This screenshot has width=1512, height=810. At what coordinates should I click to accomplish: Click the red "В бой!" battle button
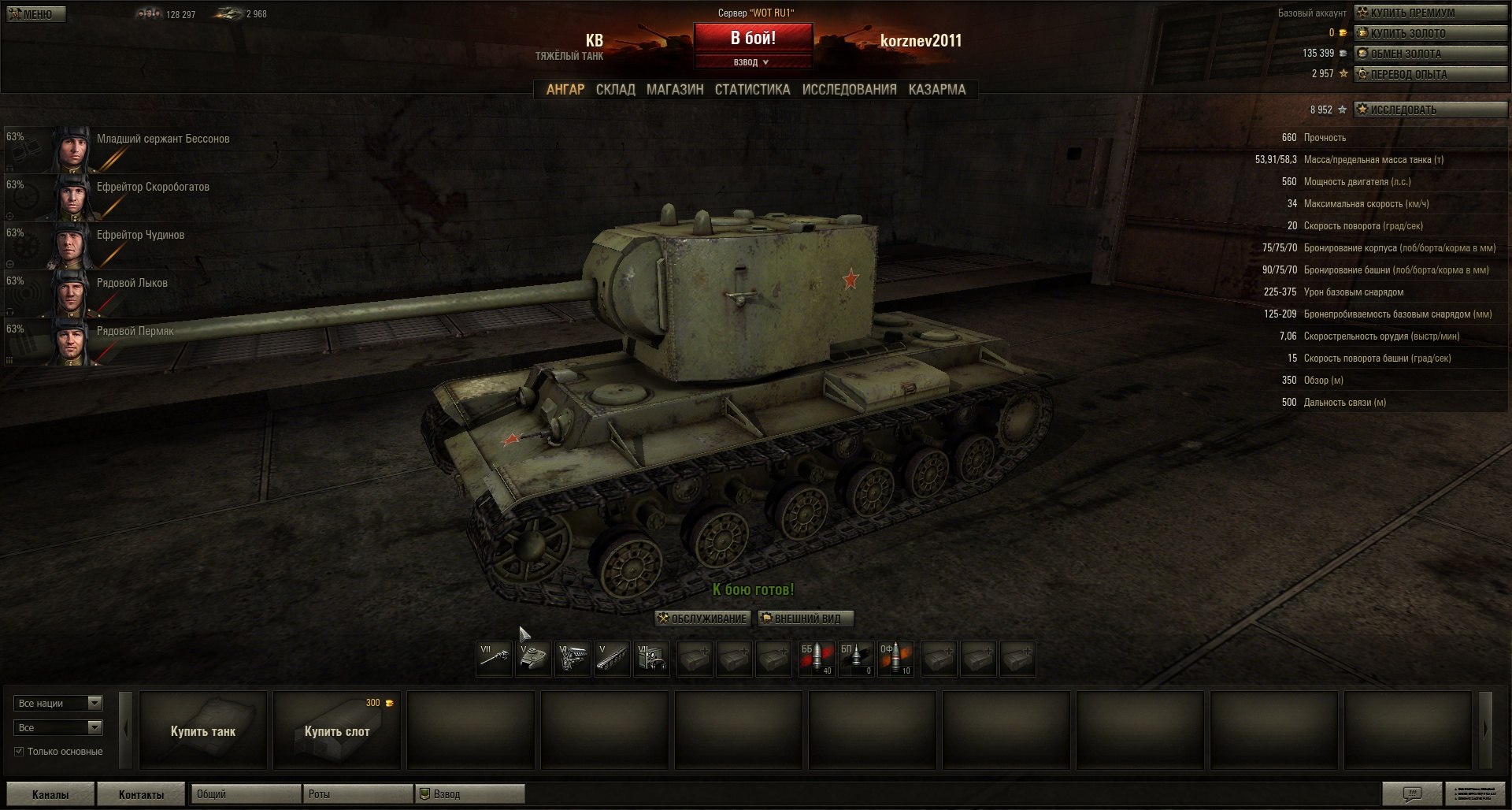click(x=753, y=38)
